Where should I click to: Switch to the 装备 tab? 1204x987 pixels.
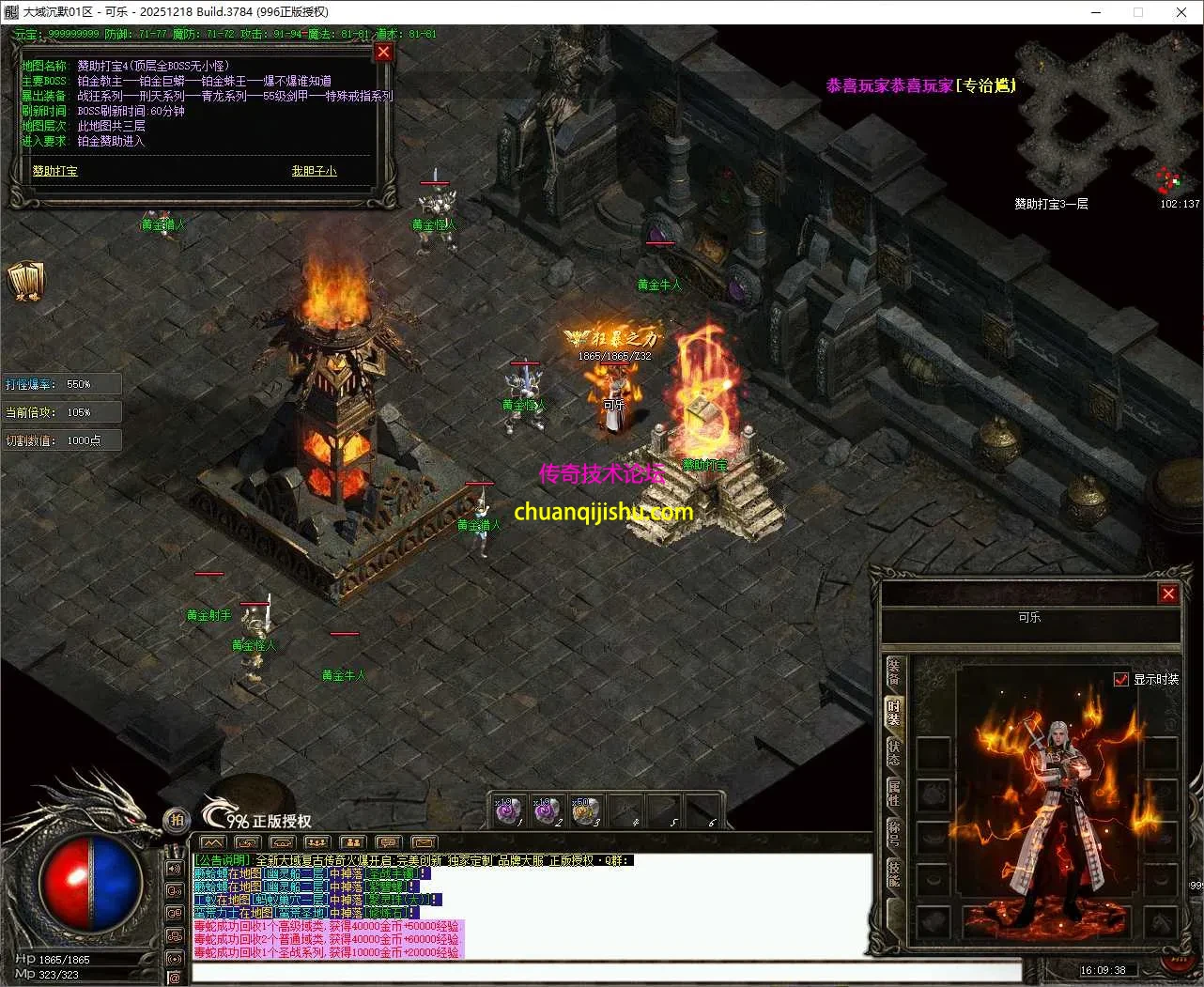click(x=893, y=673)
